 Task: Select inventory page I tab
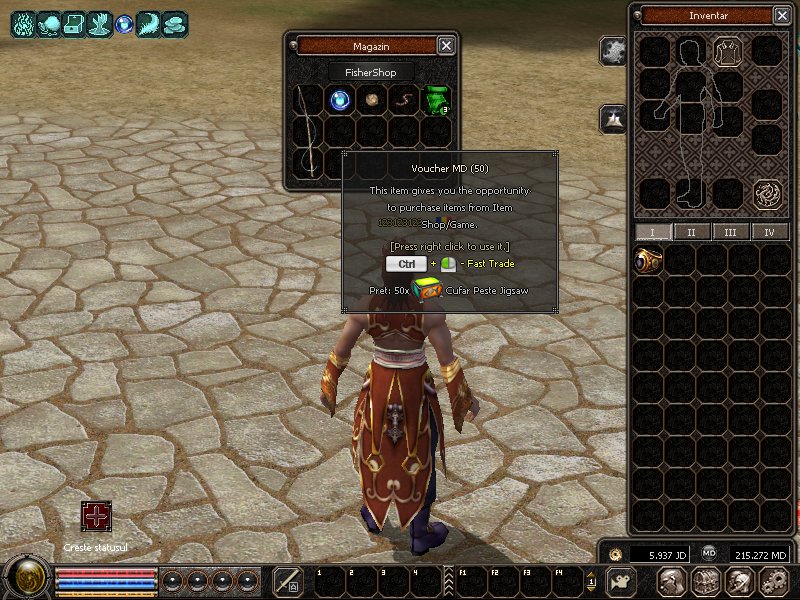coord(653,232)
